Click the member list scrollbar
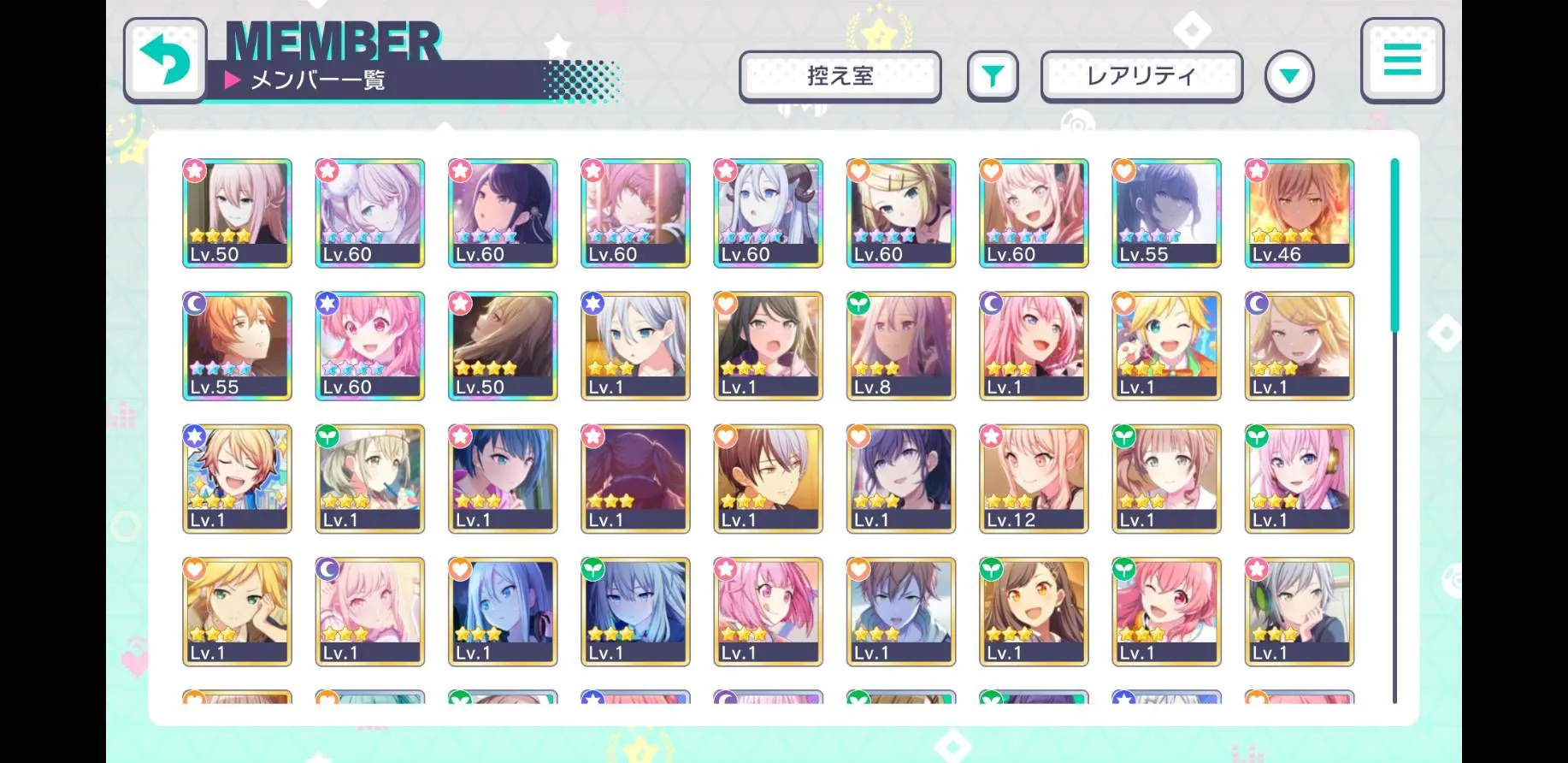This screenshot has height=763, width=1568. 1394,428
